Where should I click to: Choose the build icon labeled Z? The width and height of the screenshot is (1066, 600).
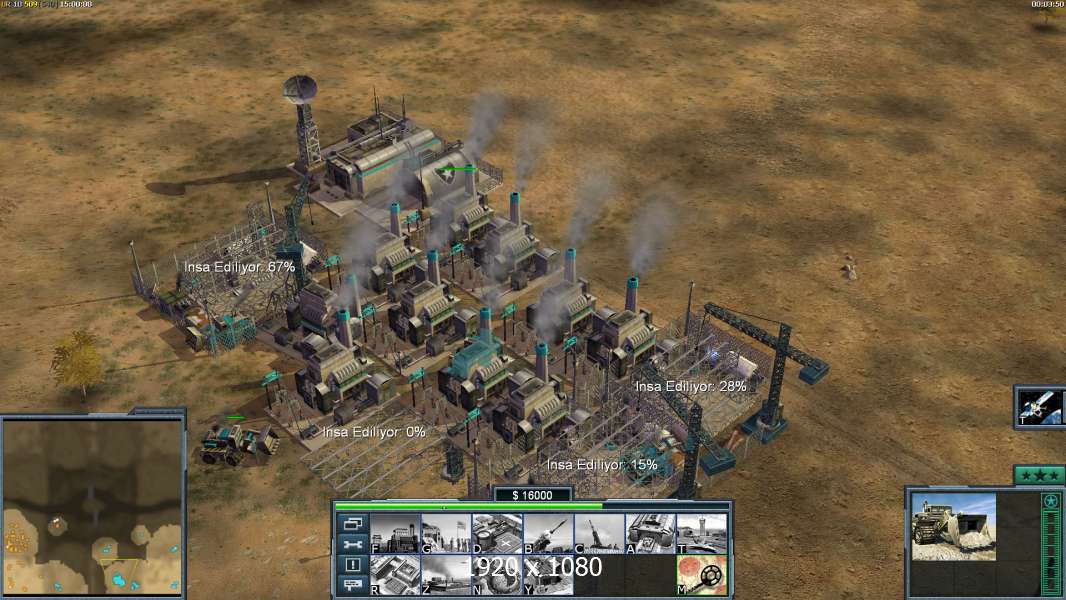click(446, 575)
